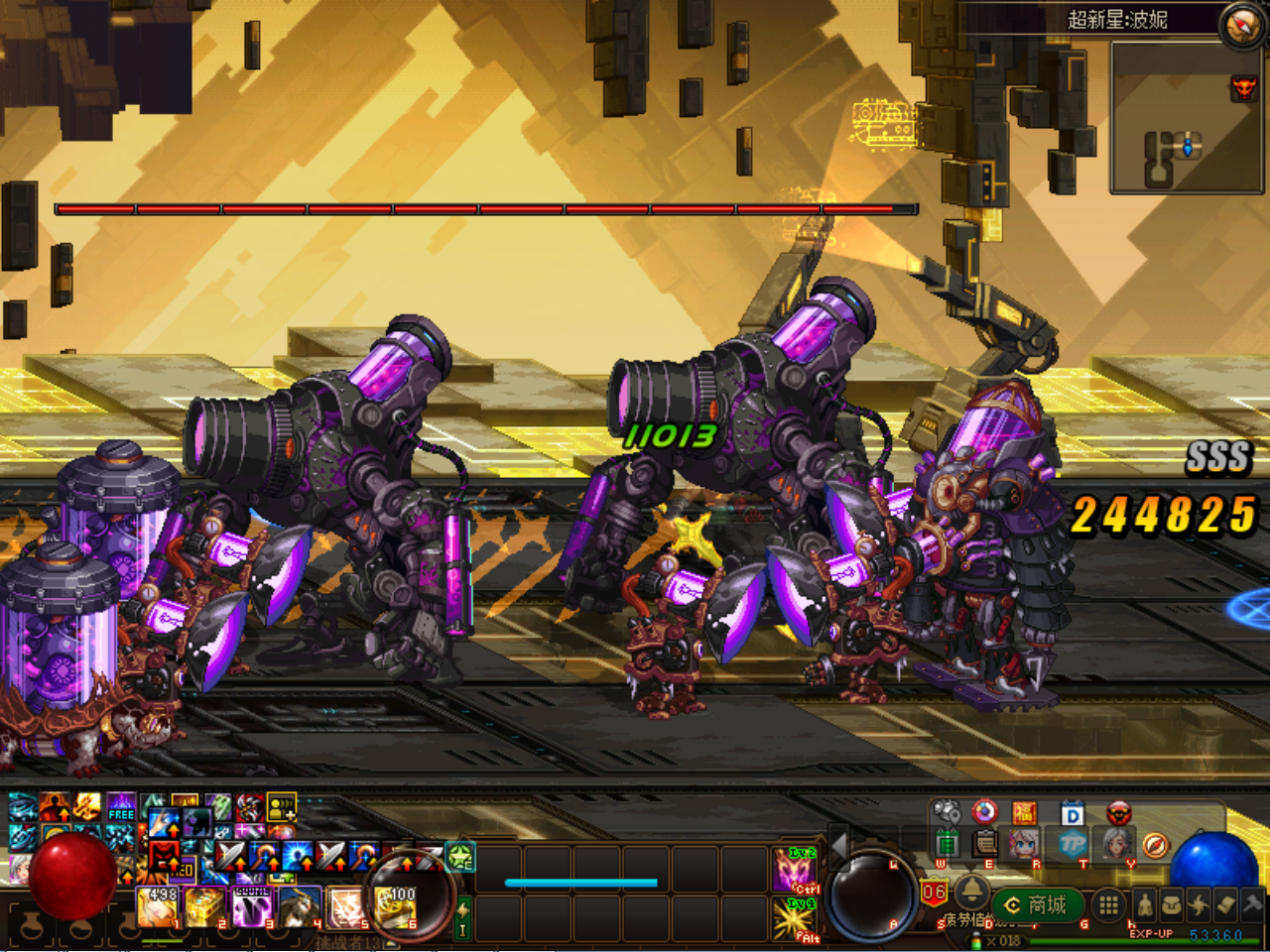Click the blue D calendar event icon
Screen dimensions: 1270x952
[1072, 813]
